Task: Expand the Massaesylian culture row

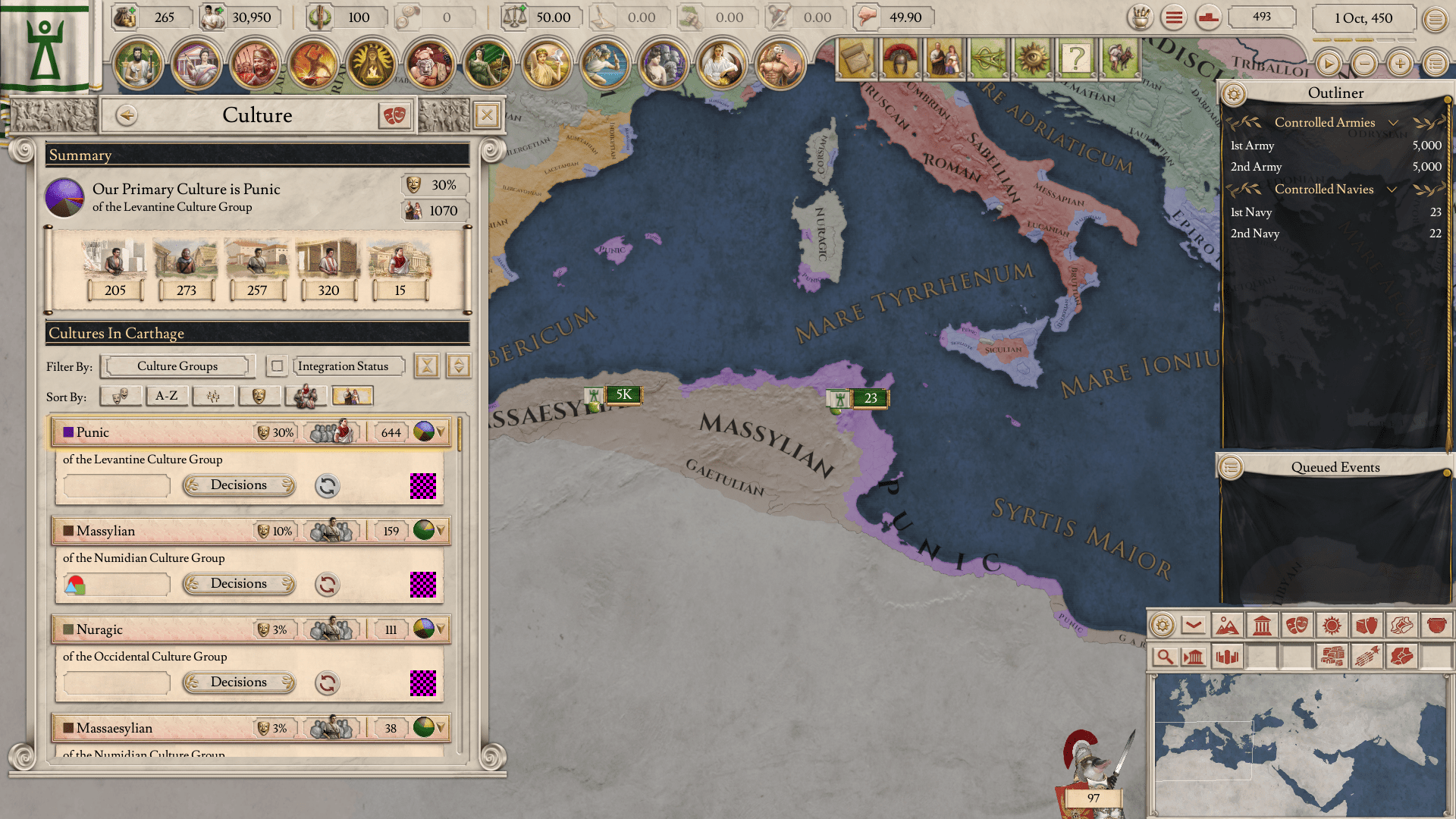Action: [x=441, y=728]
